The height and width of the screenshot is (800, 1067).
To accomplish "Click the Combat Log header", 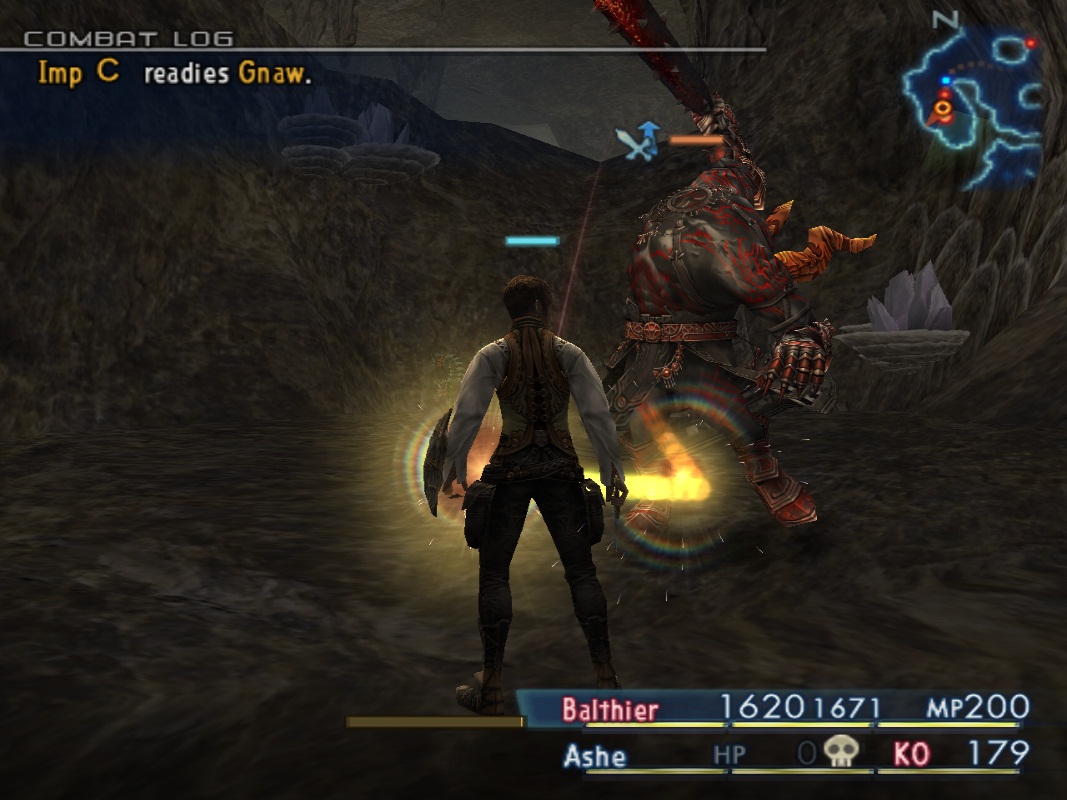I will (128, 39).
